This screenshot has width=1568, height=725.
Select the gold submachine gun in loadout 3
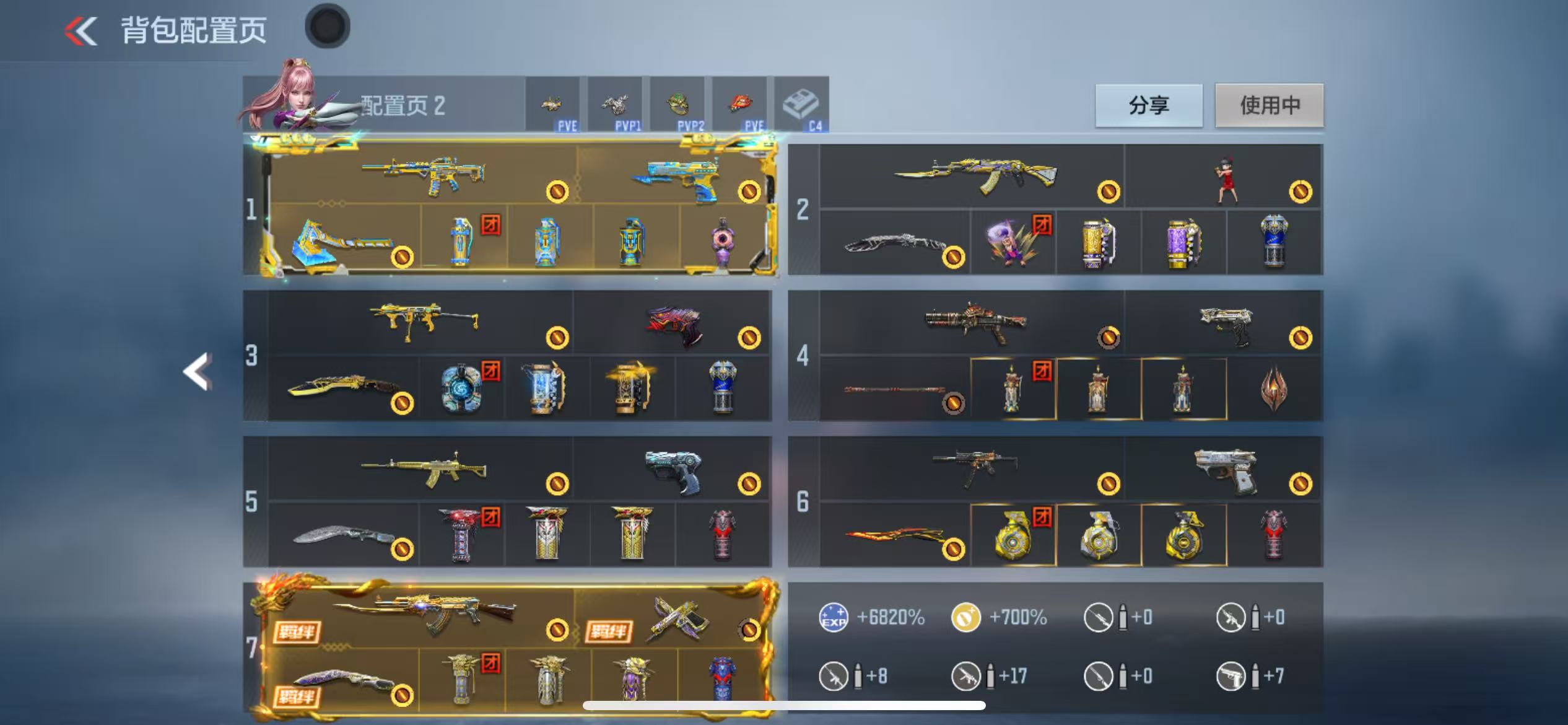click(x=424, y=321)
